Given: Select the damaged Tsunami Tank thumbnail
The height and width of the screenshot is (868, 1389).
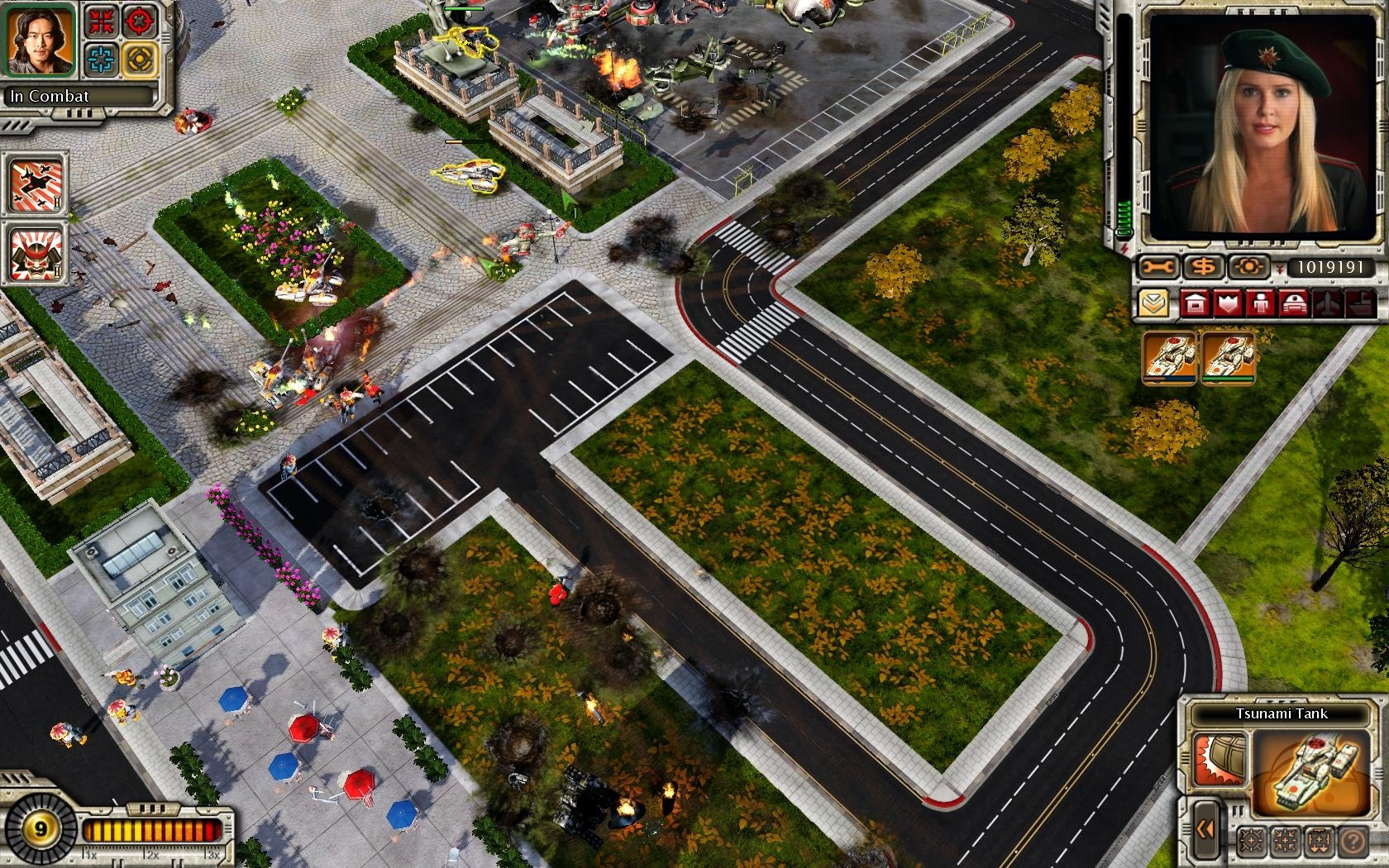Looking at the screenshot, I should click(1169, 357).
